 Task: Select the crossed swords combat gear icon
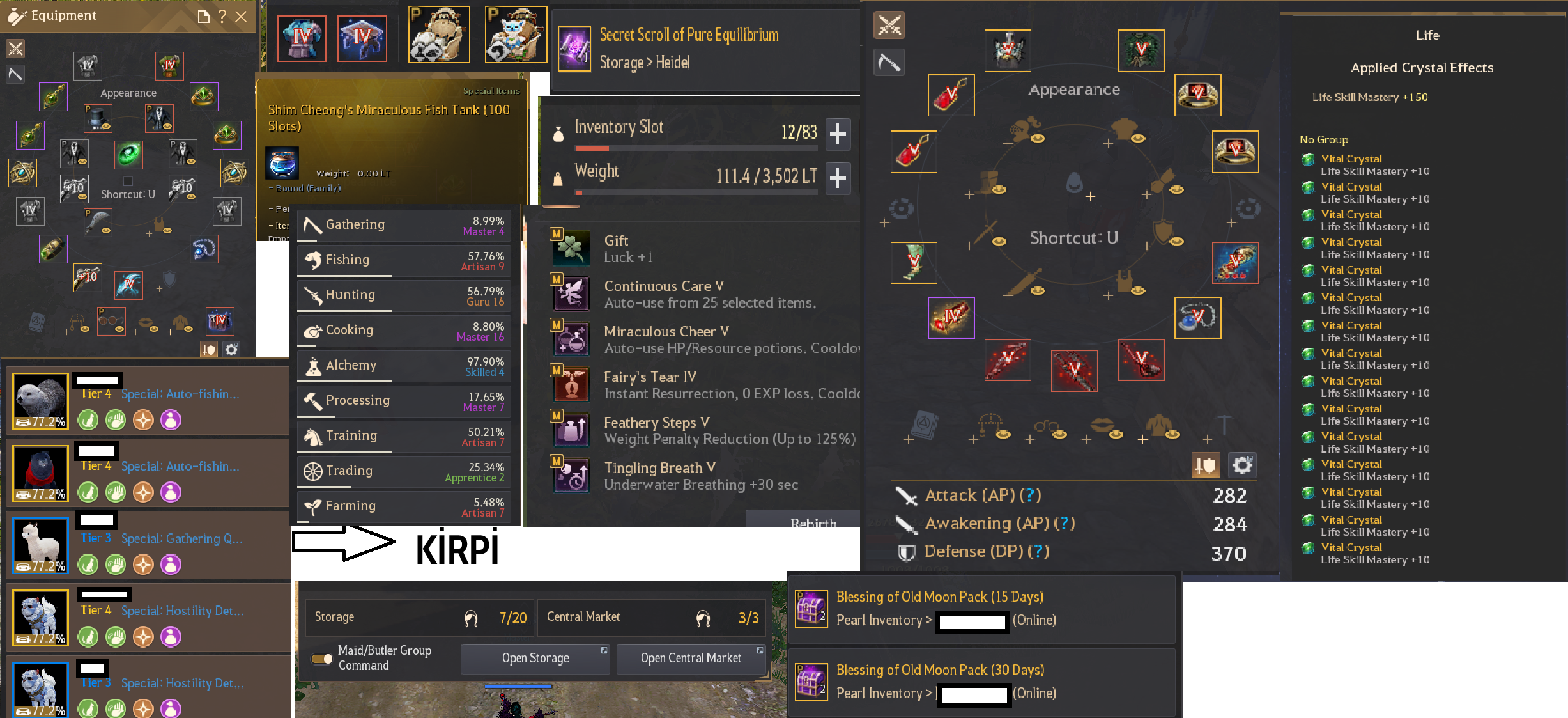889,25
